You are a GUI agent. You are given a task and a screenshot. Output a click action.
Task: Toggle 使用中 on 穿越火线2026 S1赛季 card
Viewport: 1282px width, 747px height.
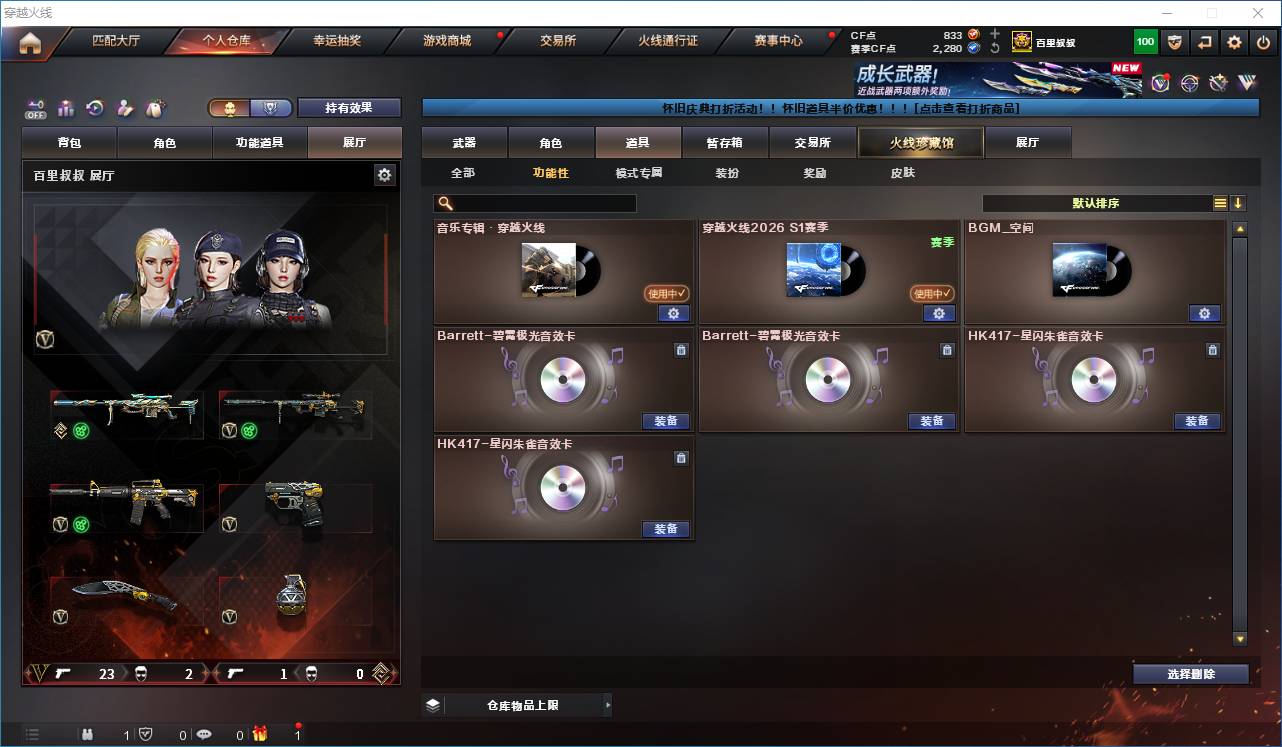tap(932, 293)
